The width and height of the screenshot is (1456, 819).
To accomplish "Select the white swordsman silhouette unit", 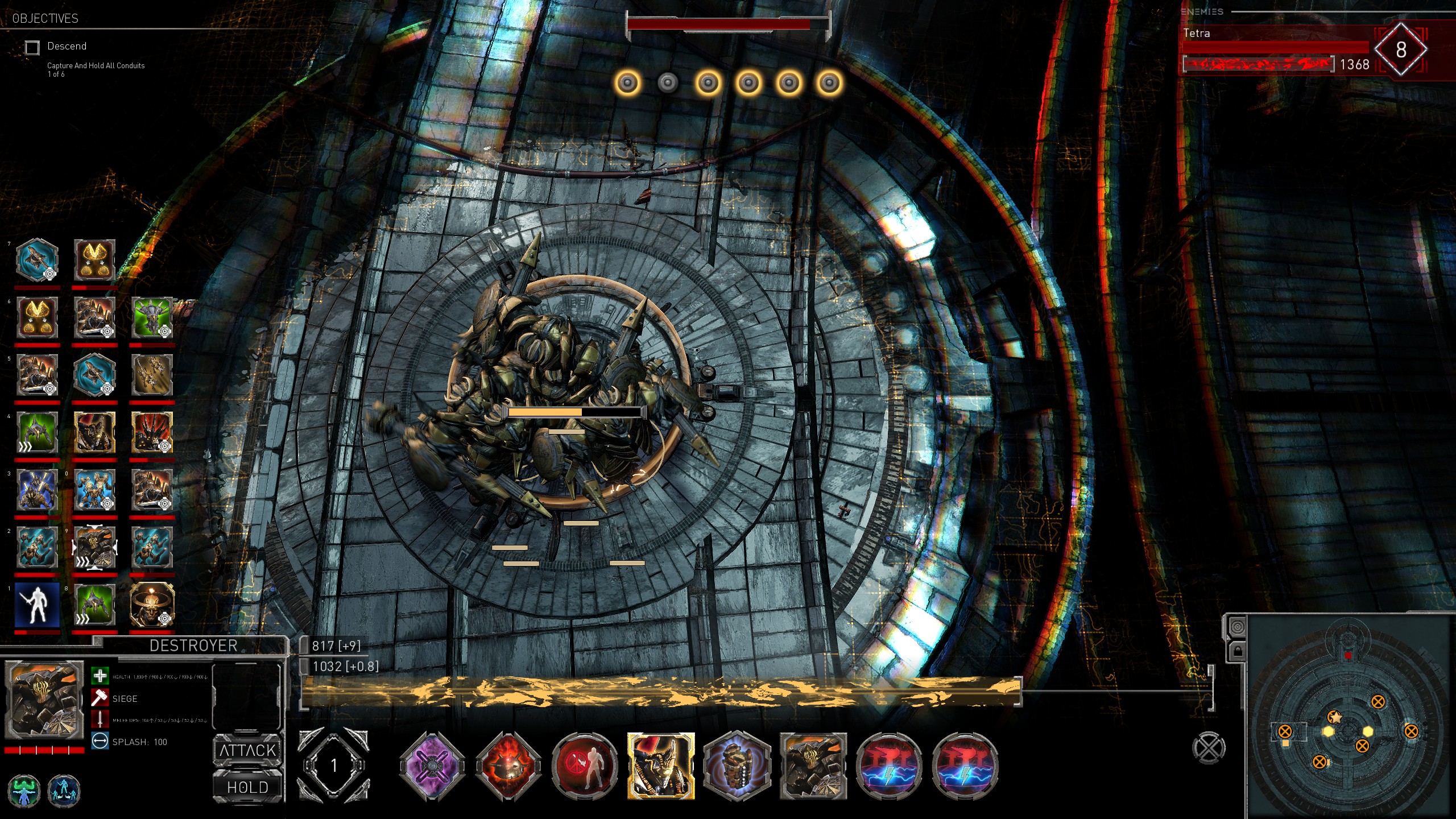I will click(37, 604).
